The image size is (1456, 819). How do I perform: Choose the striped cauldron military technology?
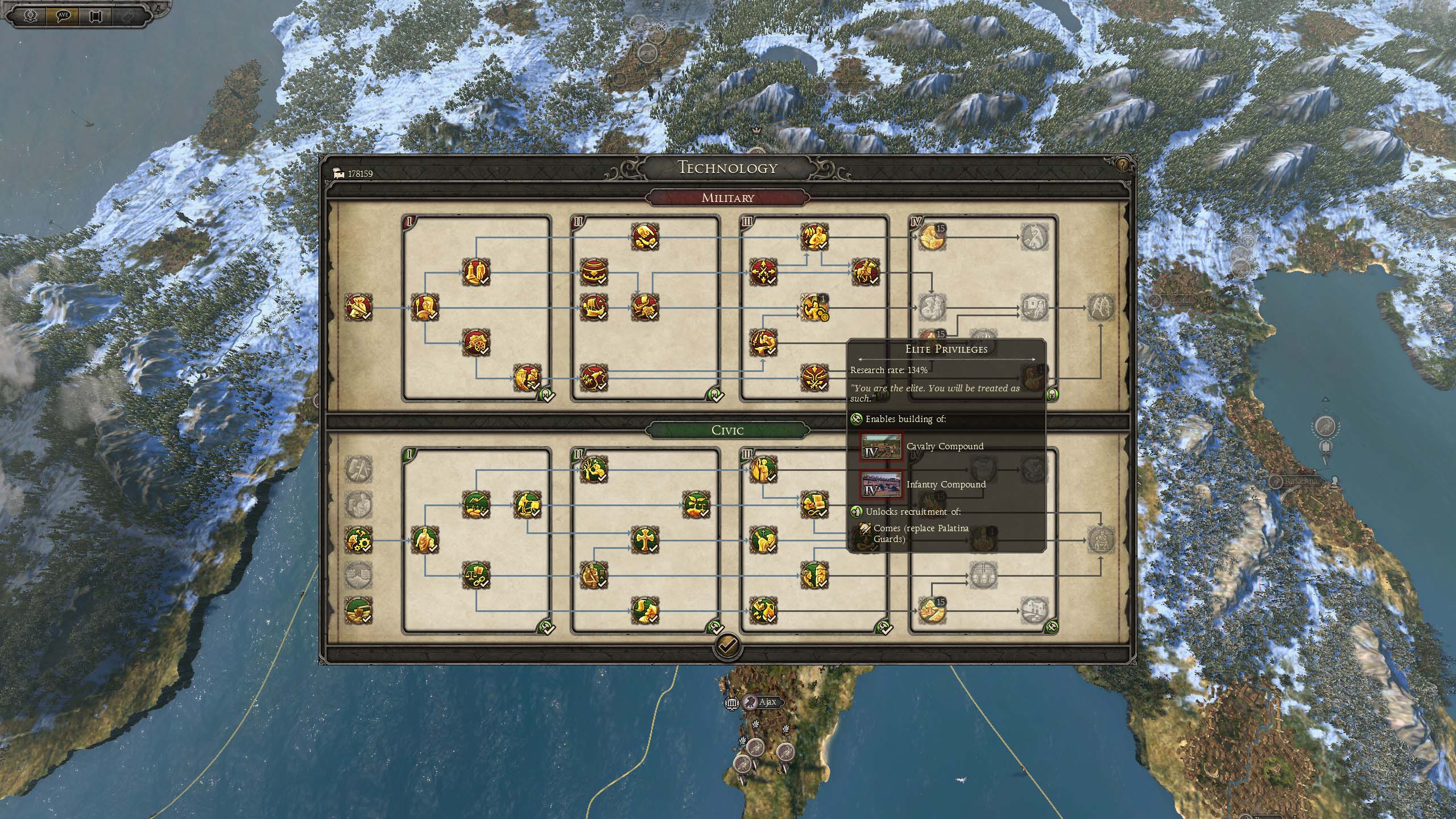coord(594,272)
